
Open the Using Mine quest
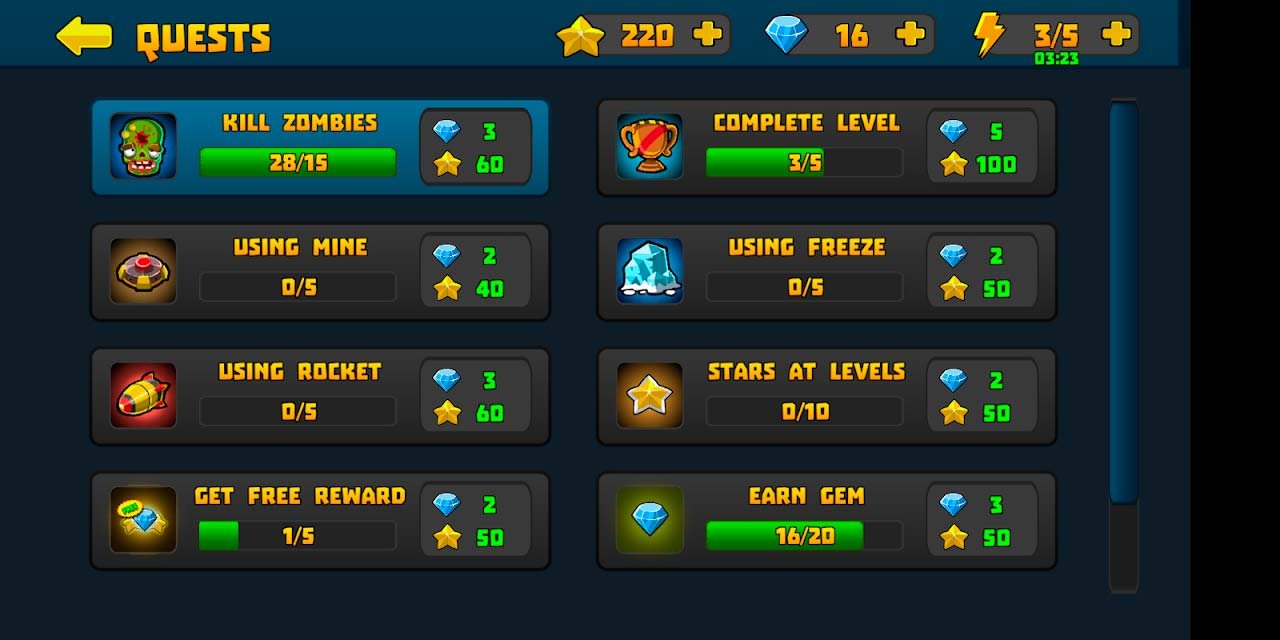320,271
